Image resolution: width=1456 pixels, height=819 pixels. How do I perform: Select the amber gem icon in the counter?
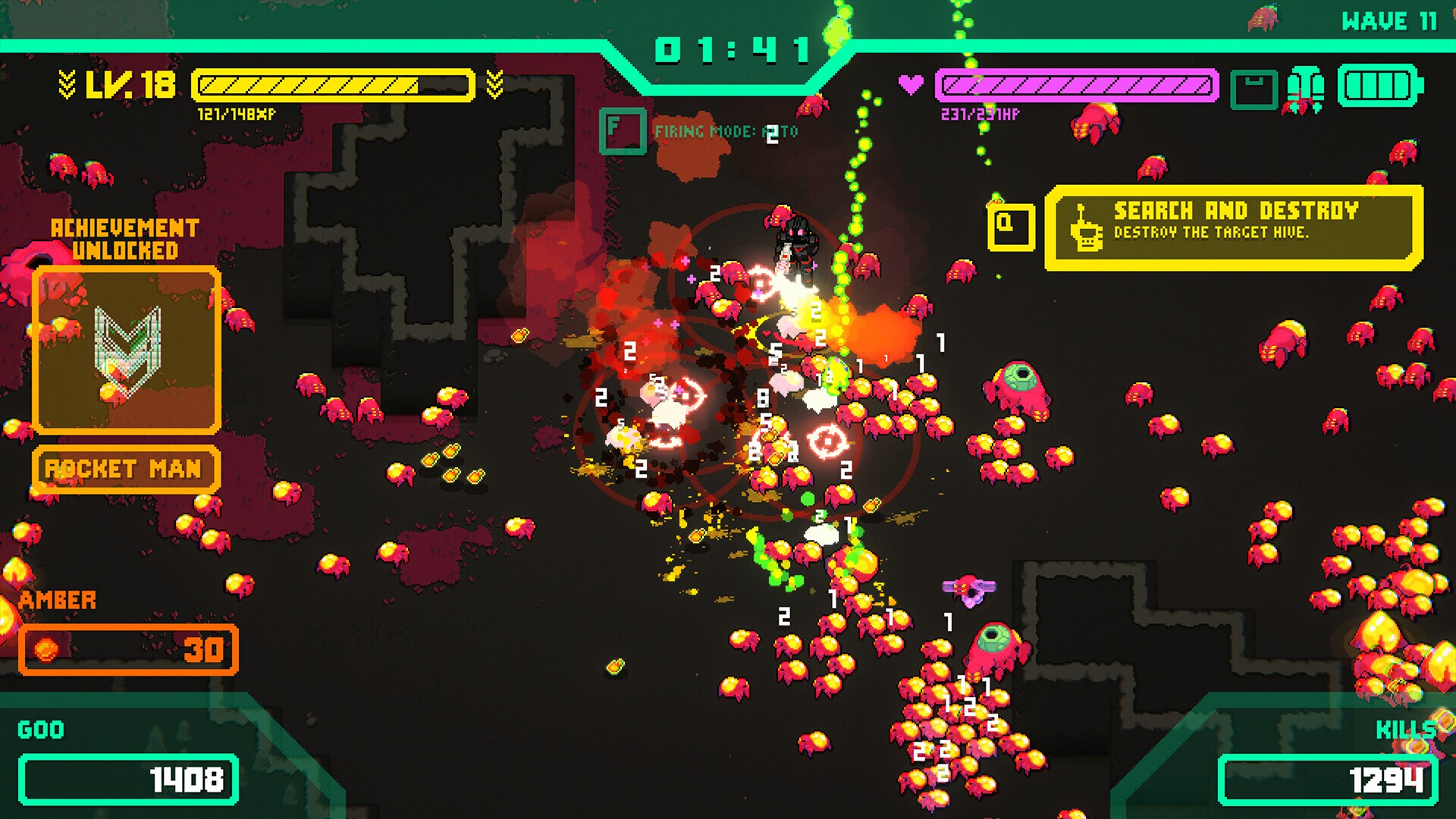pyautogui.click(x=46, y=648)
